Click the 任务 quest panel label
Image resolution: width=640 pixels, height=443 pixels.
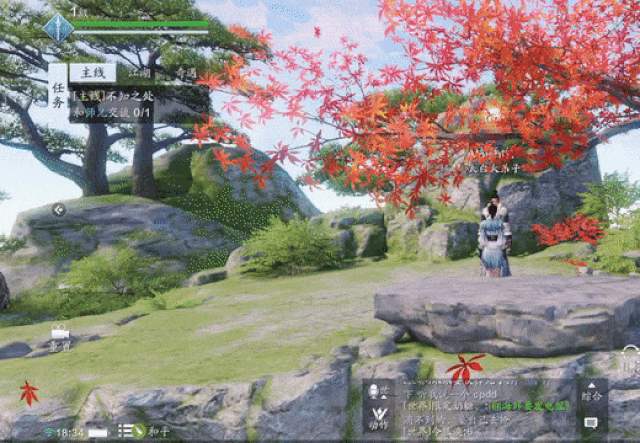(x=58, y=92)
